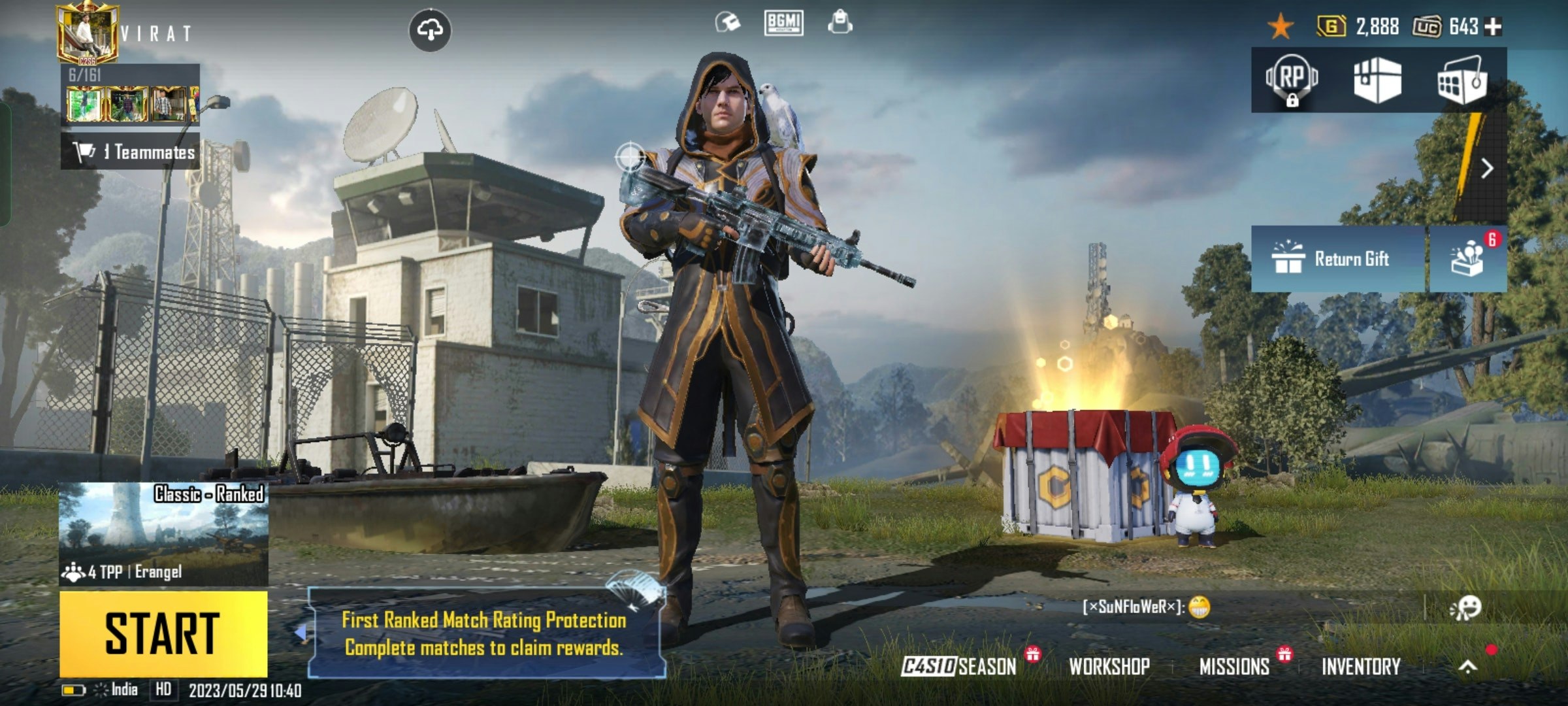This screenshot has width=1568, height=706.
Task: Tap the yellow START button
Action: (x=163, y=633)
